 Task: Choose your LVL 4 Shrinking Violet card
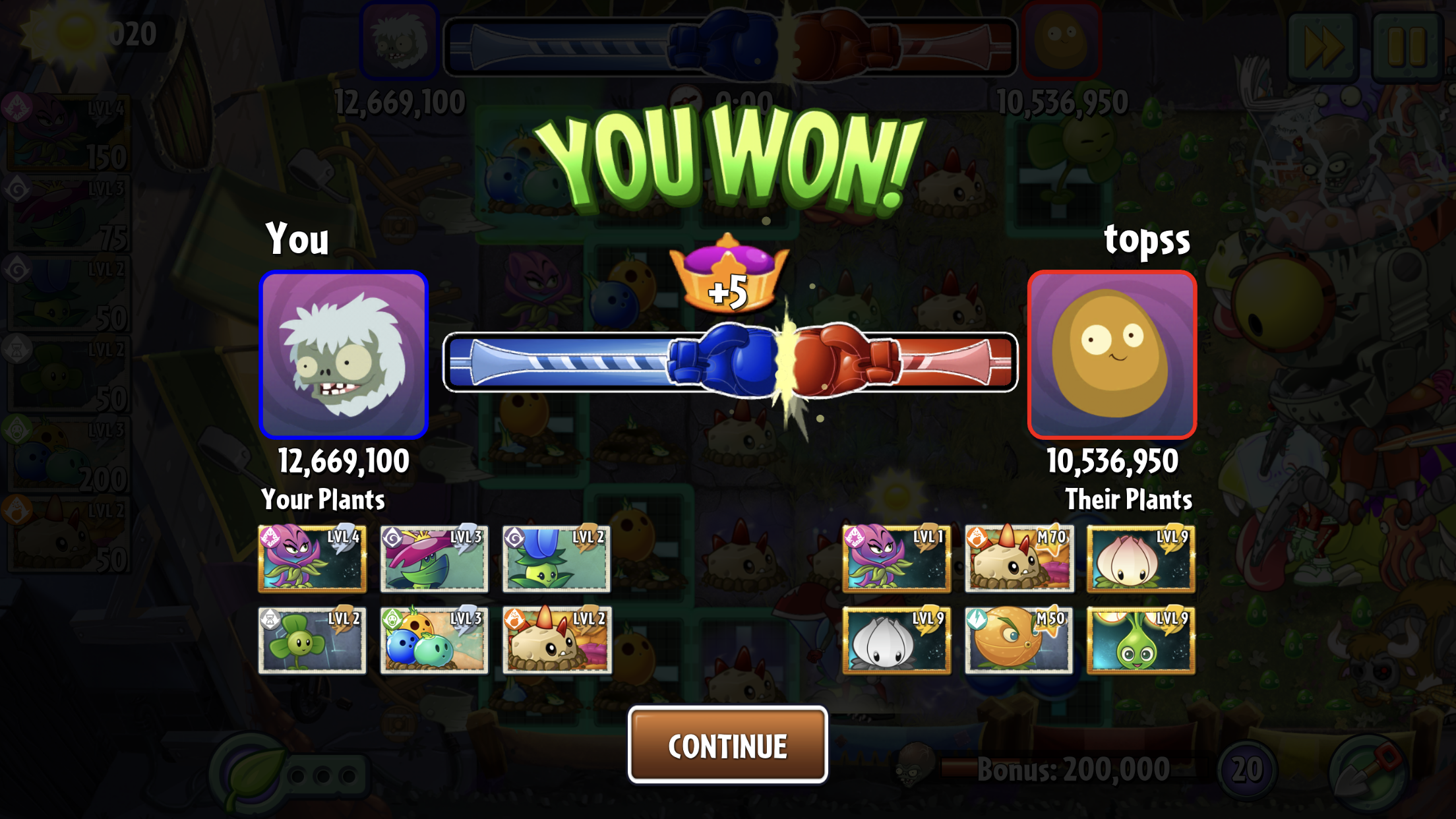pos(312,559)
